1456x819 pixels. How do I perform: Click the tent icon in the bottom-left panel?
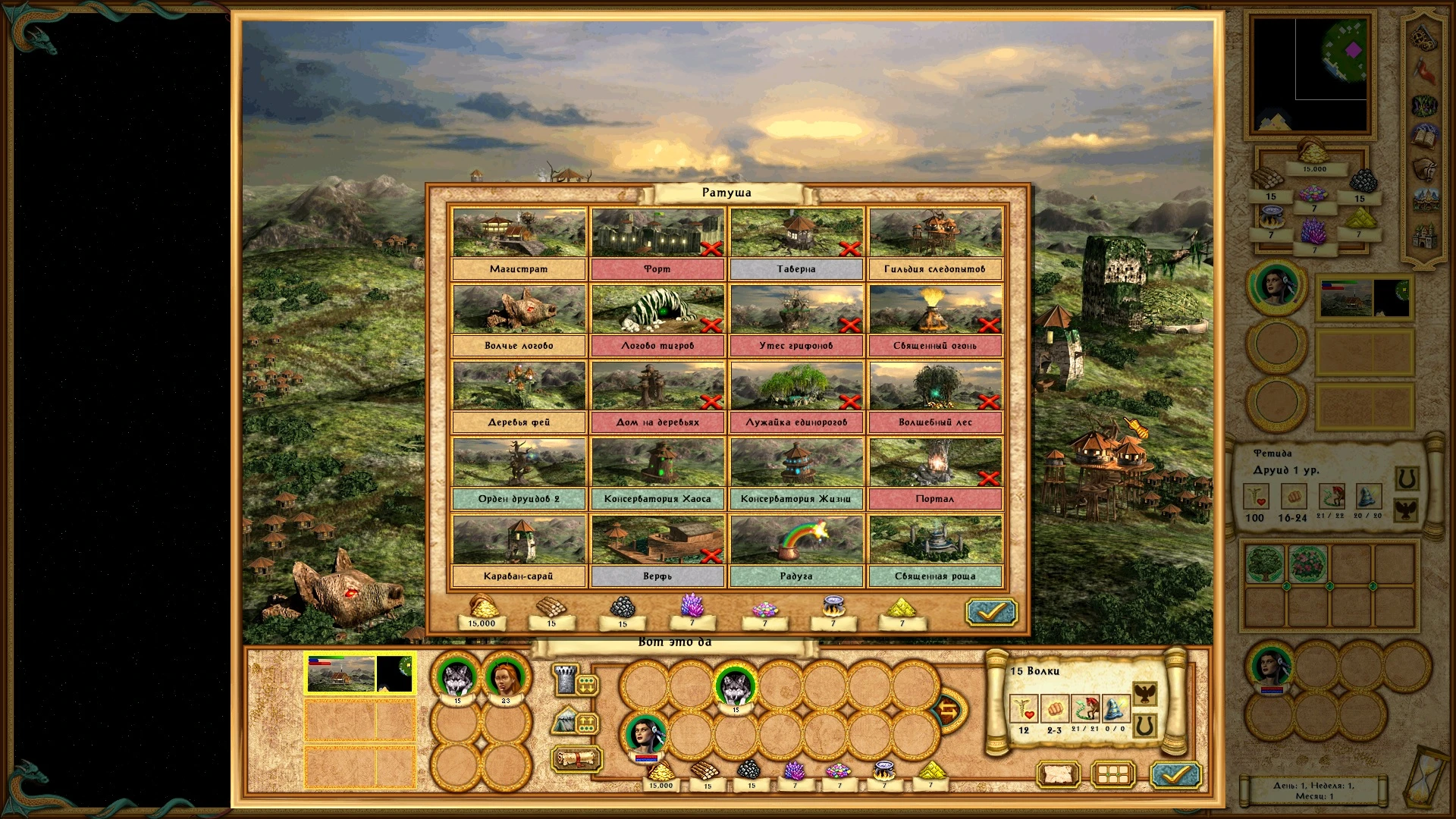pyautogui.click(x=565, y=720)
